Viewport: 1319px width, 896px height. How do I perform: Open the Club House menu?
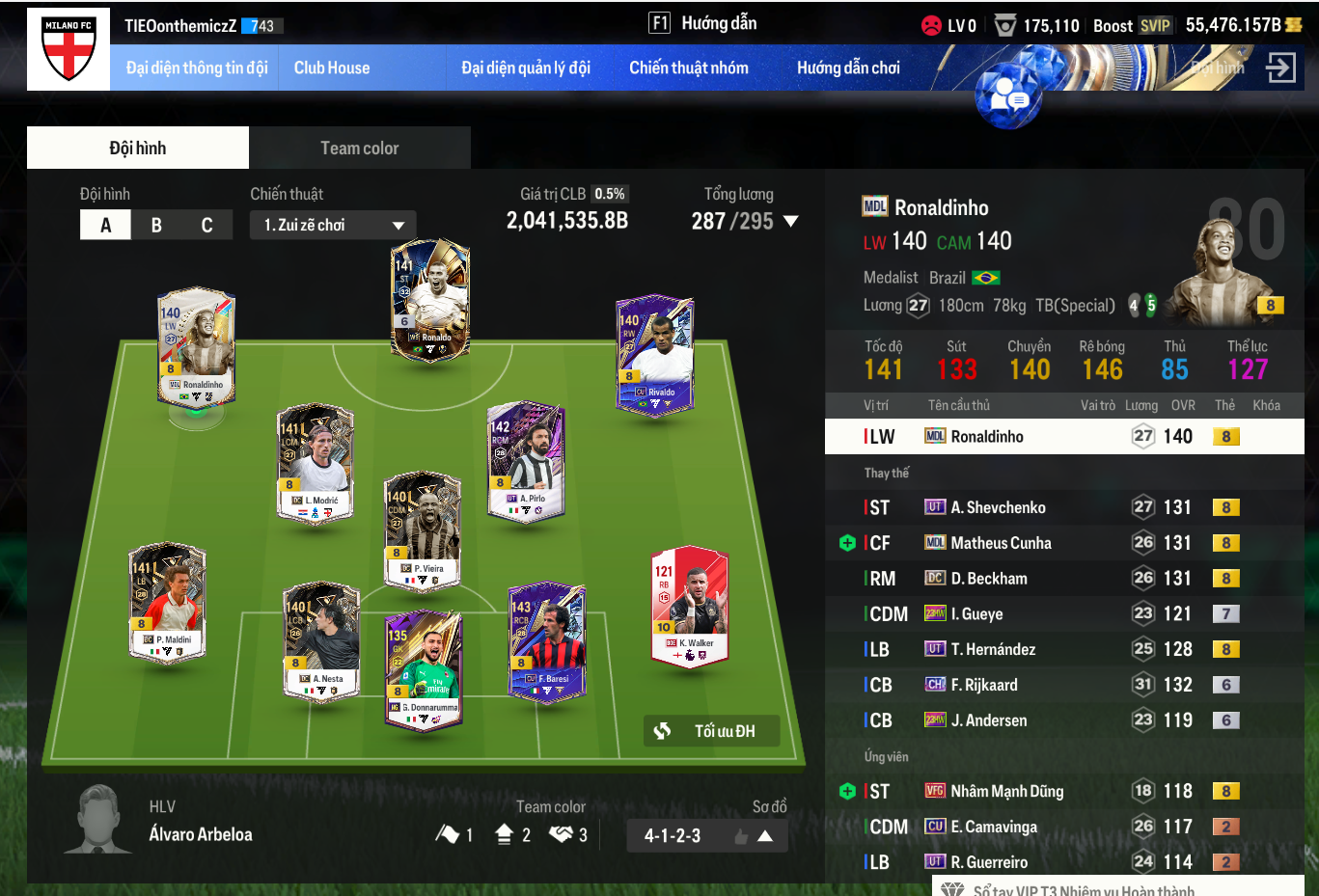pos(332,68)
